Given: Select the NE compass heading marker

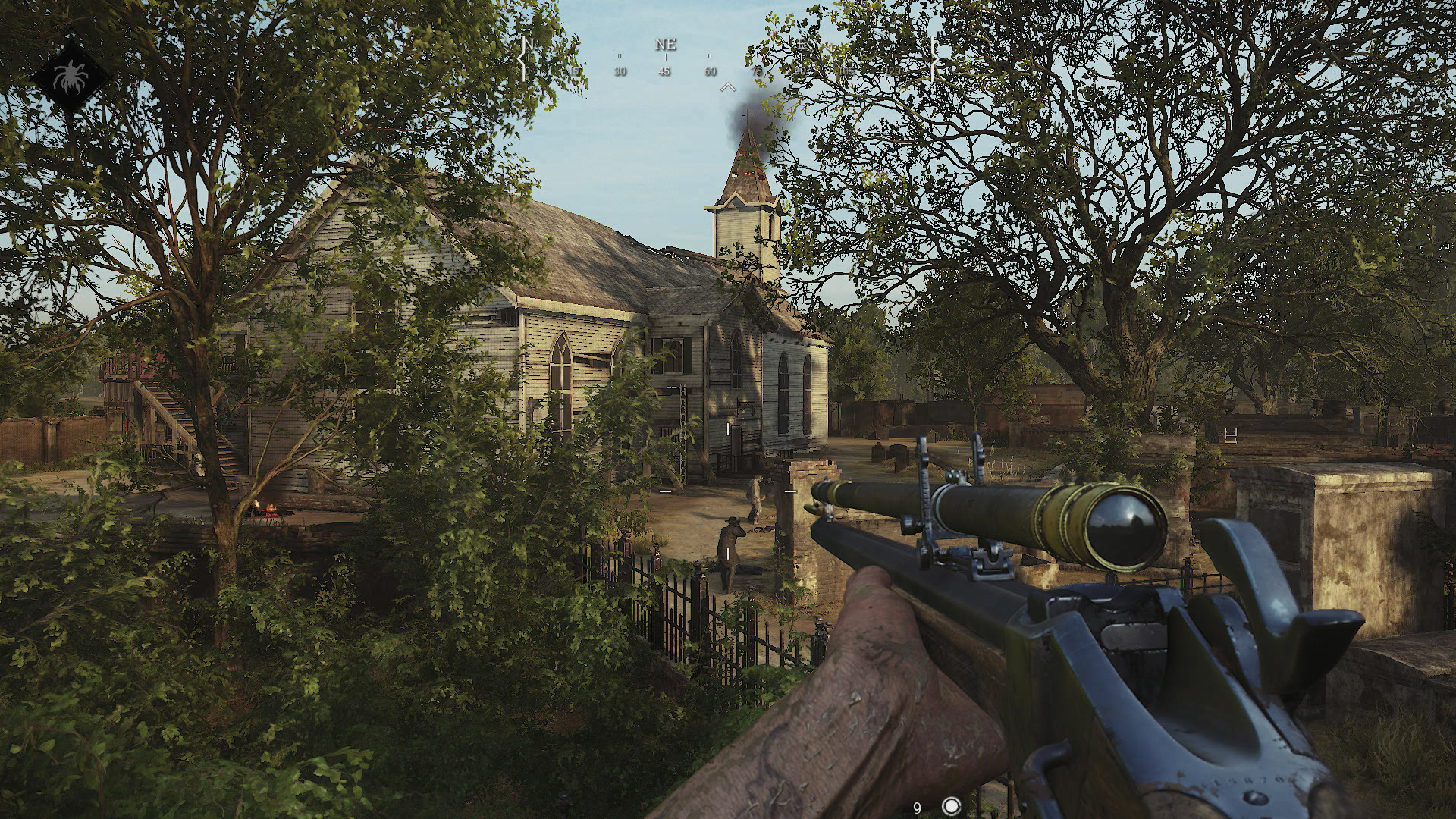Looking at the screenshot, I should tap(665, 45).
